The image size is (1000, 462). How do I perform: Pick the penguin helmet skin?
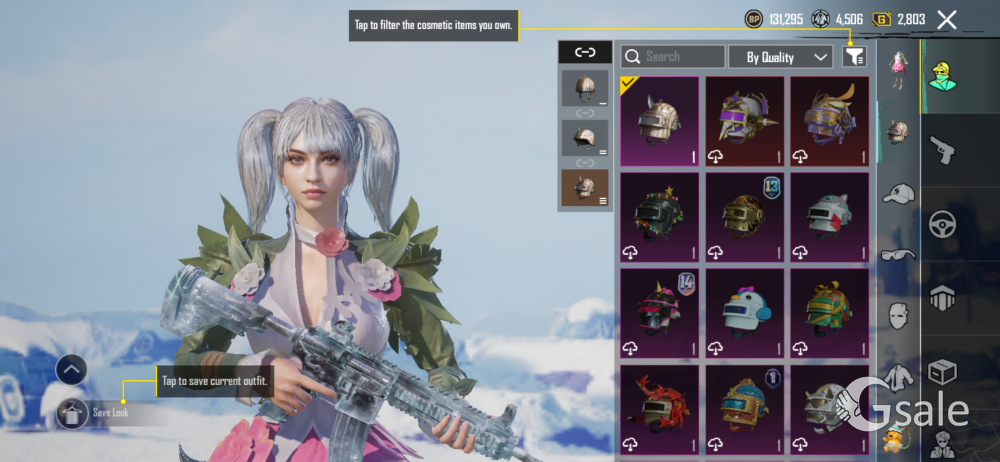tap(744, 312)
